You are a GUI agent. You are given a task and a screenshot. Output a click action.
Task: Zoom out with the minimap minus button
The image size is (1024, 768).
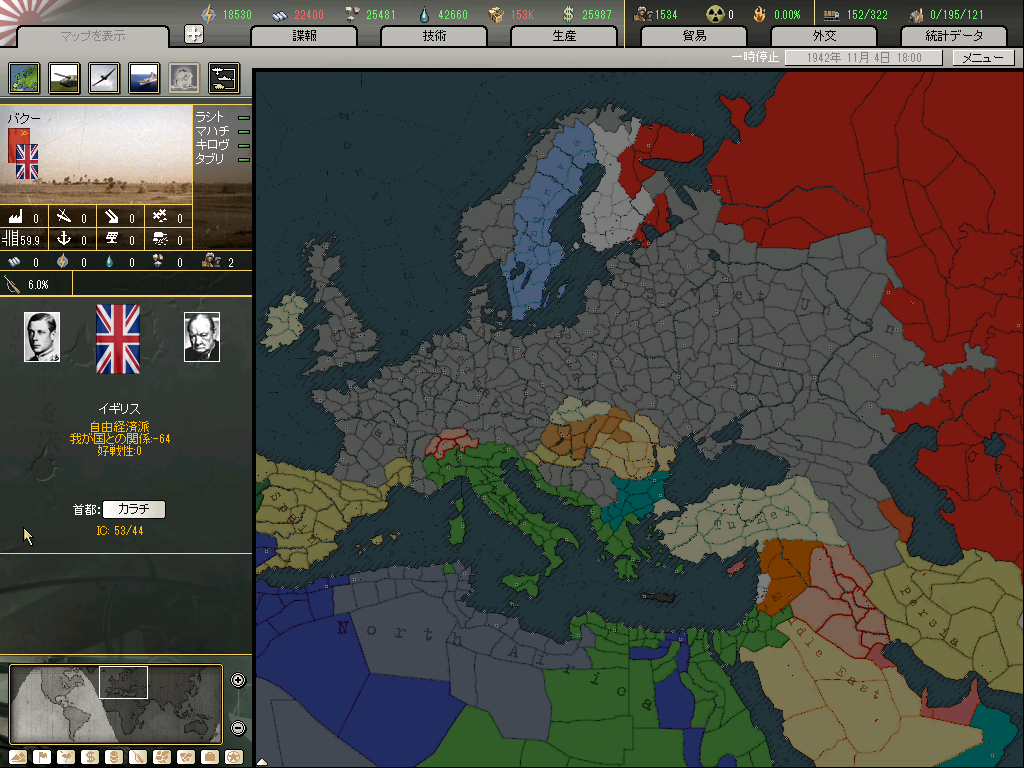pyautogui.click(x=238, y=728)
